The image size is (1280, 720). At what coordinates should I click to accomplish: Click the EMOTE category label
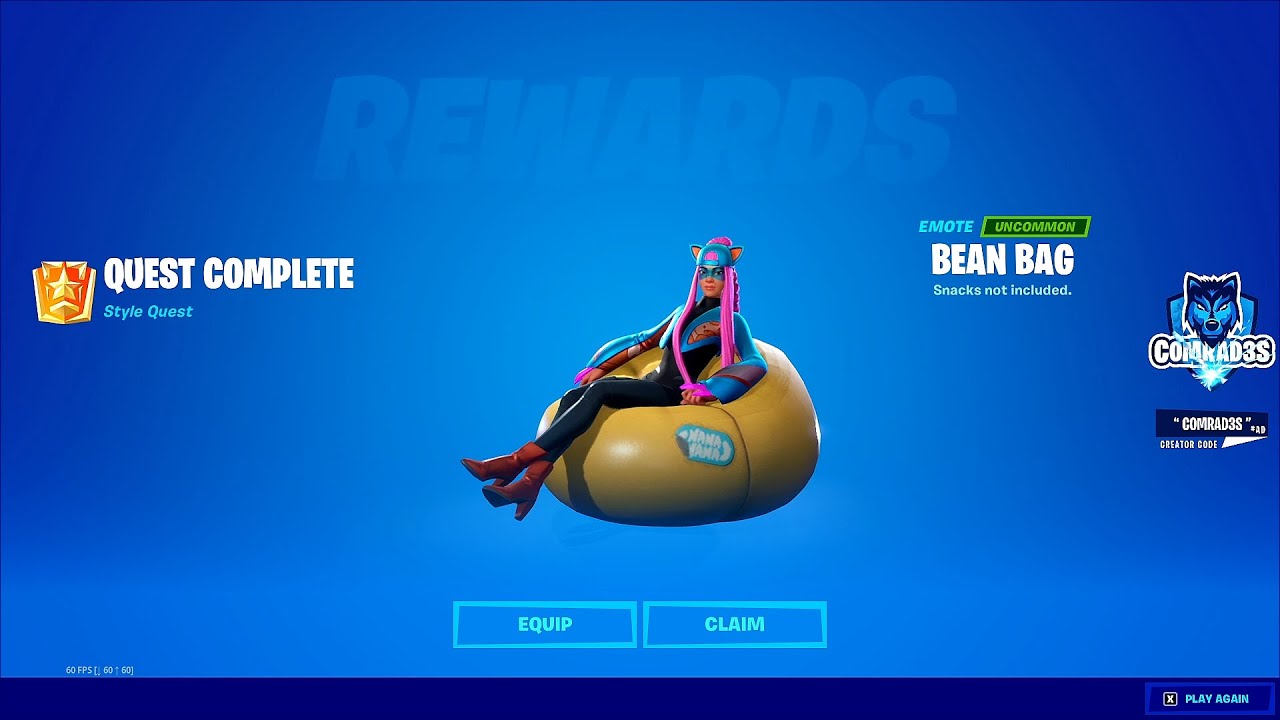(x=946, y=226)
